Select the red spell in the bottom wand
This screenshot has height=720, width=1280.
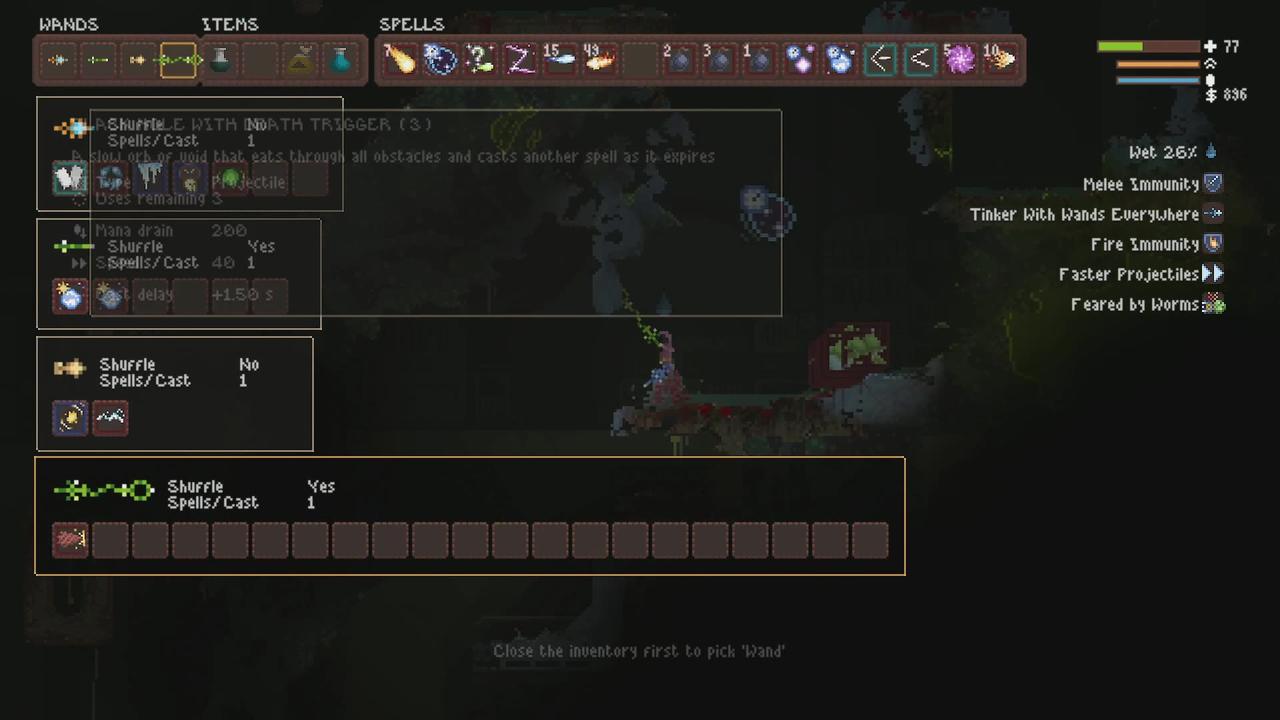click(69, 540)
